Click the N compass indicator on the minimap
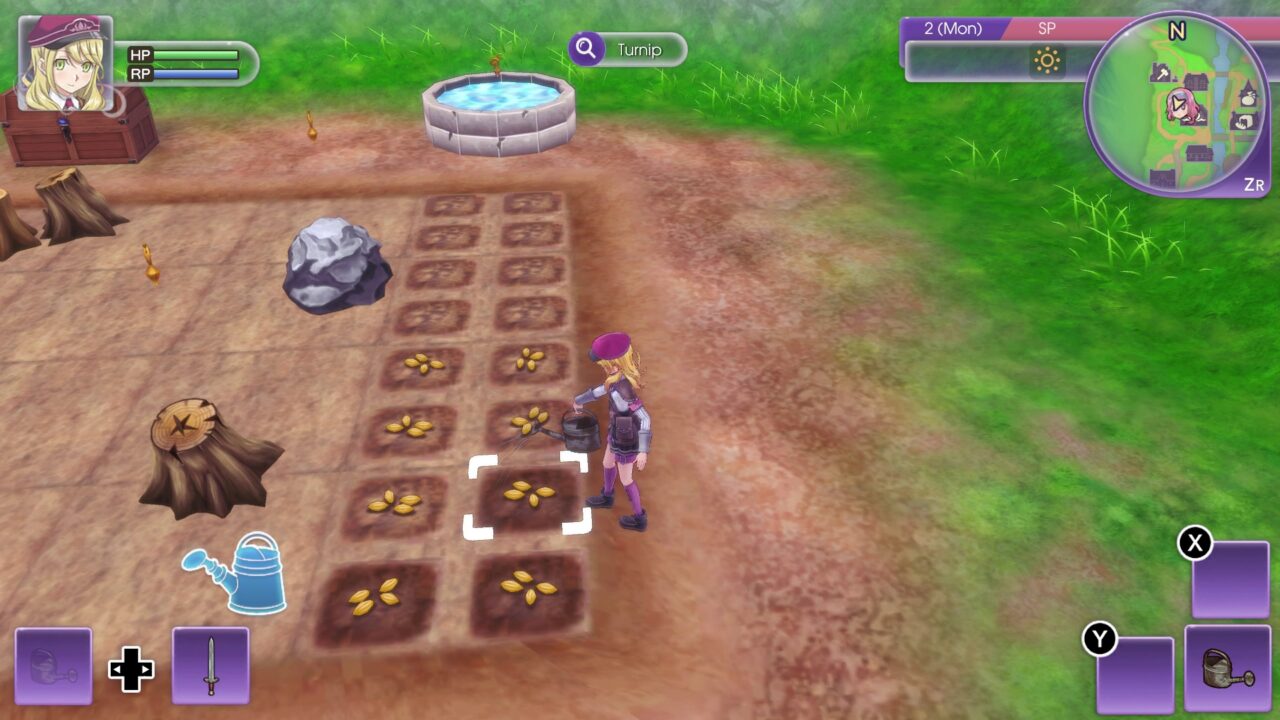This screenshot has height=720, width=1280. pos(1178,28)
